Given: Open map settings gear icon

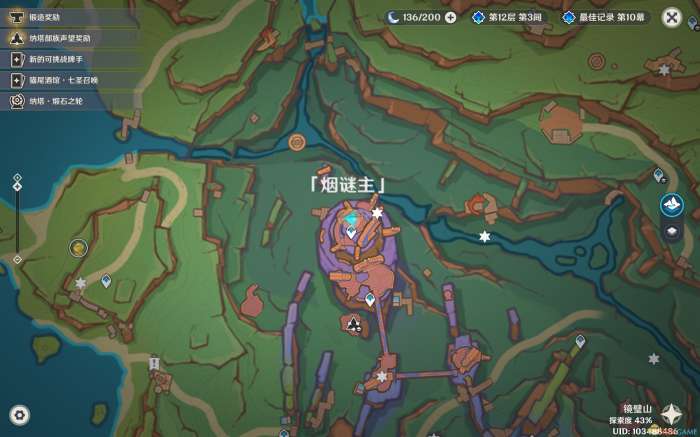Looking at the screenshot, I should [19, 414].
